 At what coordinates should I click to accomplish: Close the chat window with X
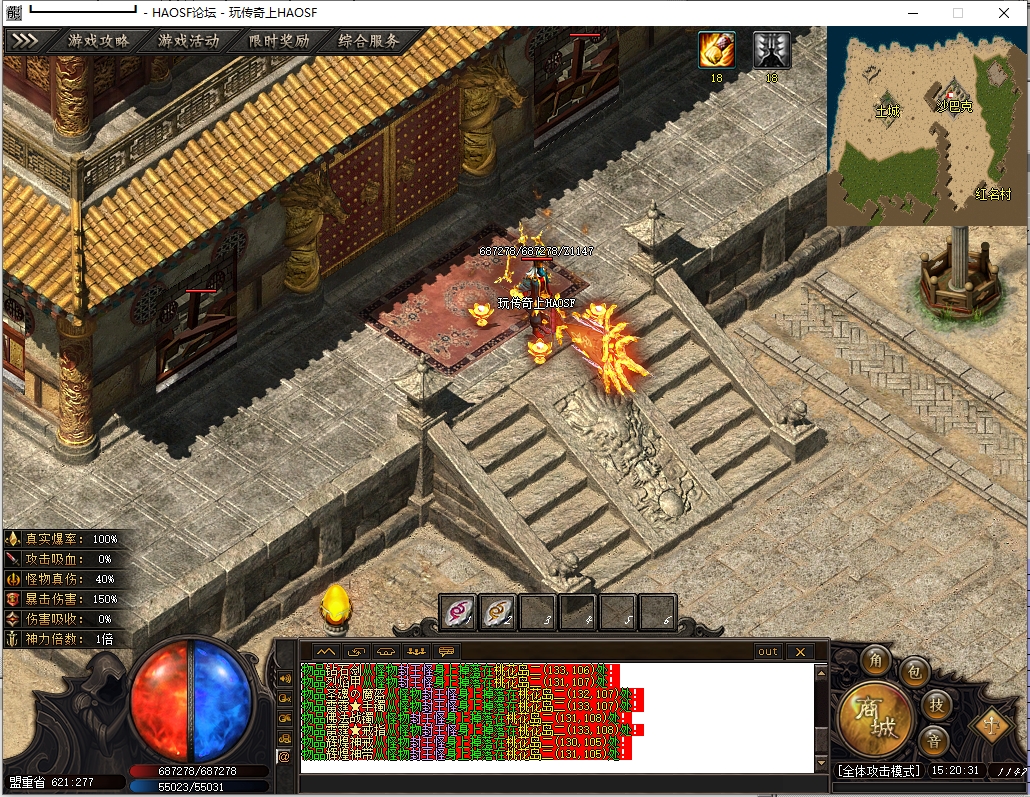(x=799, y=652)
